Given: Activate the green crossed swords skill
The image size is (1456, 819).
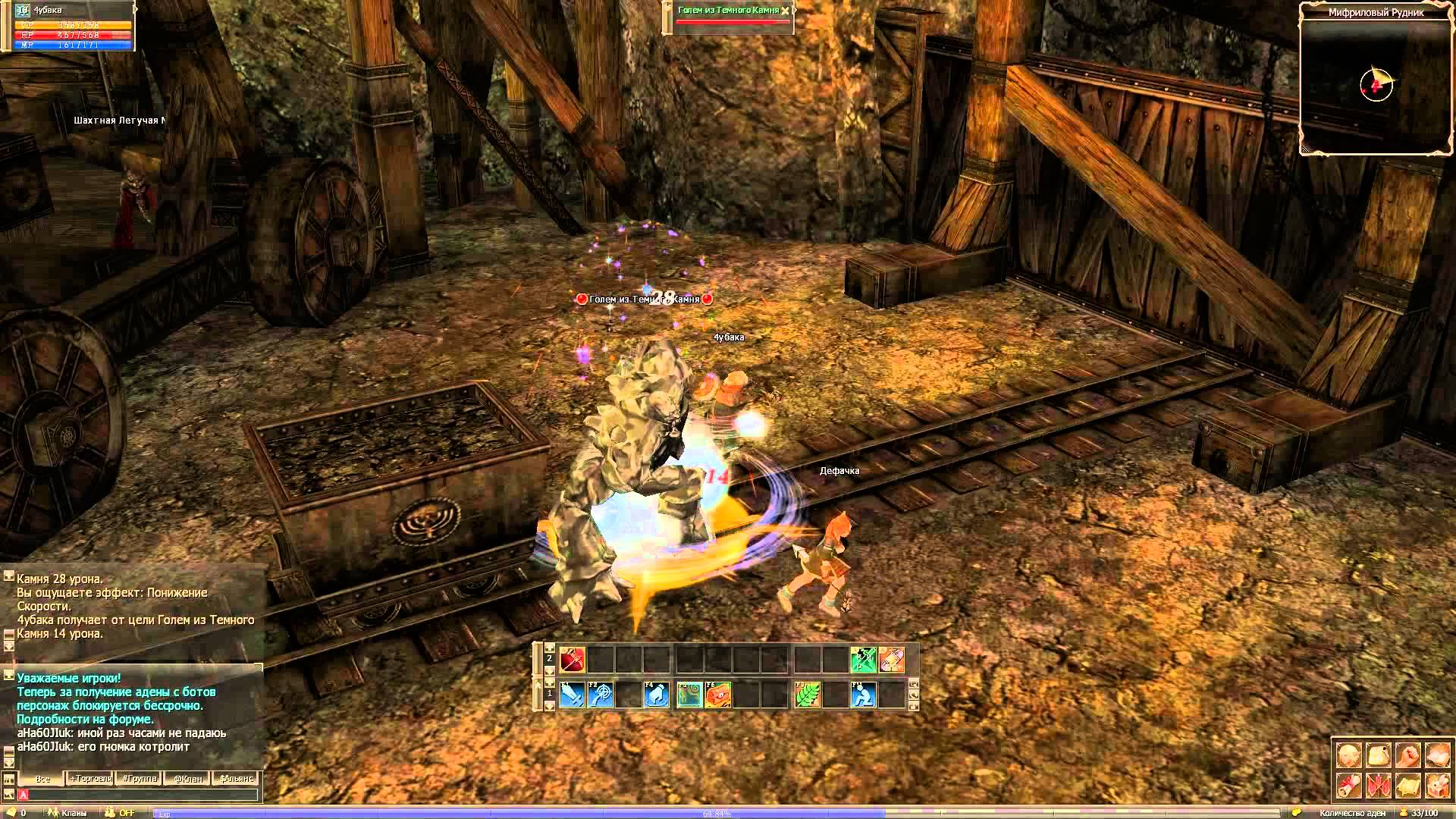Looking at the screenshot, I should [x=863, y=660].
